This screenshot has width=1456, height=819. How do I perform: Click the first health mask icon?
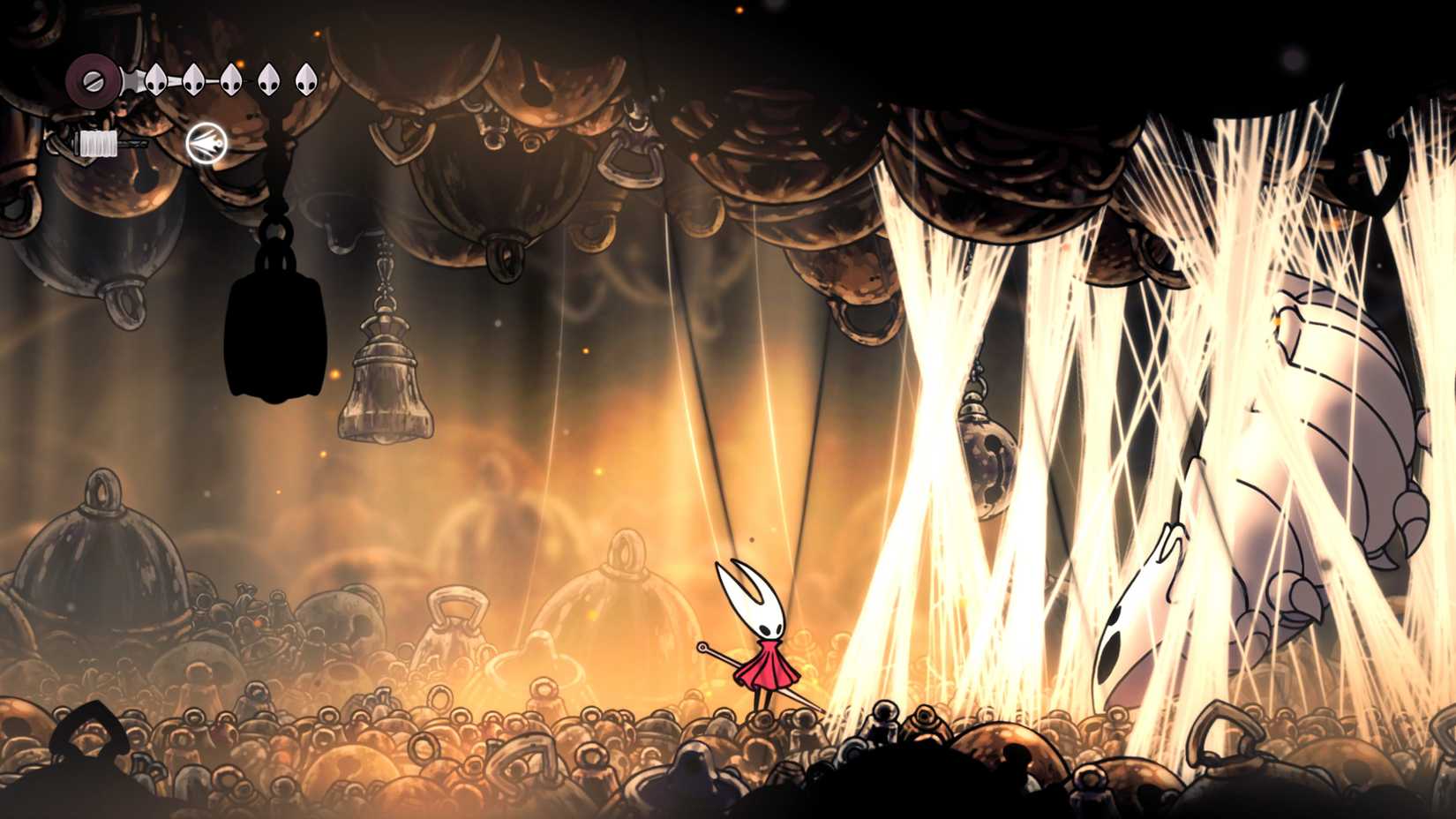[156, 79]
